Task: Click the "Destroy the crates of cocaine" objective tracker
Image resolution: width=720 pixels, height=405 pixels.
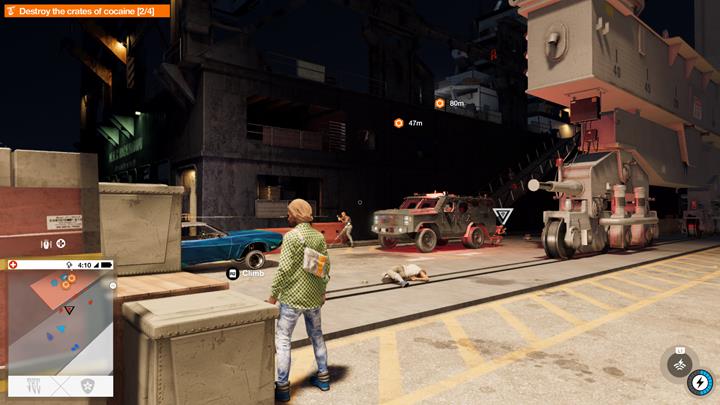Action: (86, 10)
